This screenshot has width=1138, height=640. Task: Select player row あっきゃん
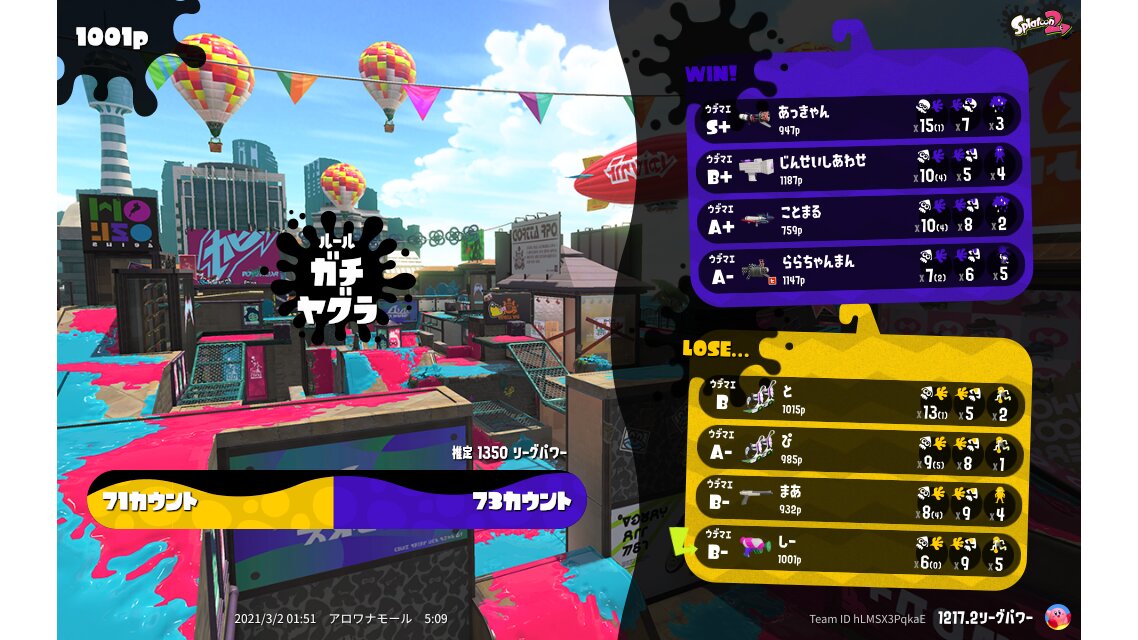(x=860, y=117)
